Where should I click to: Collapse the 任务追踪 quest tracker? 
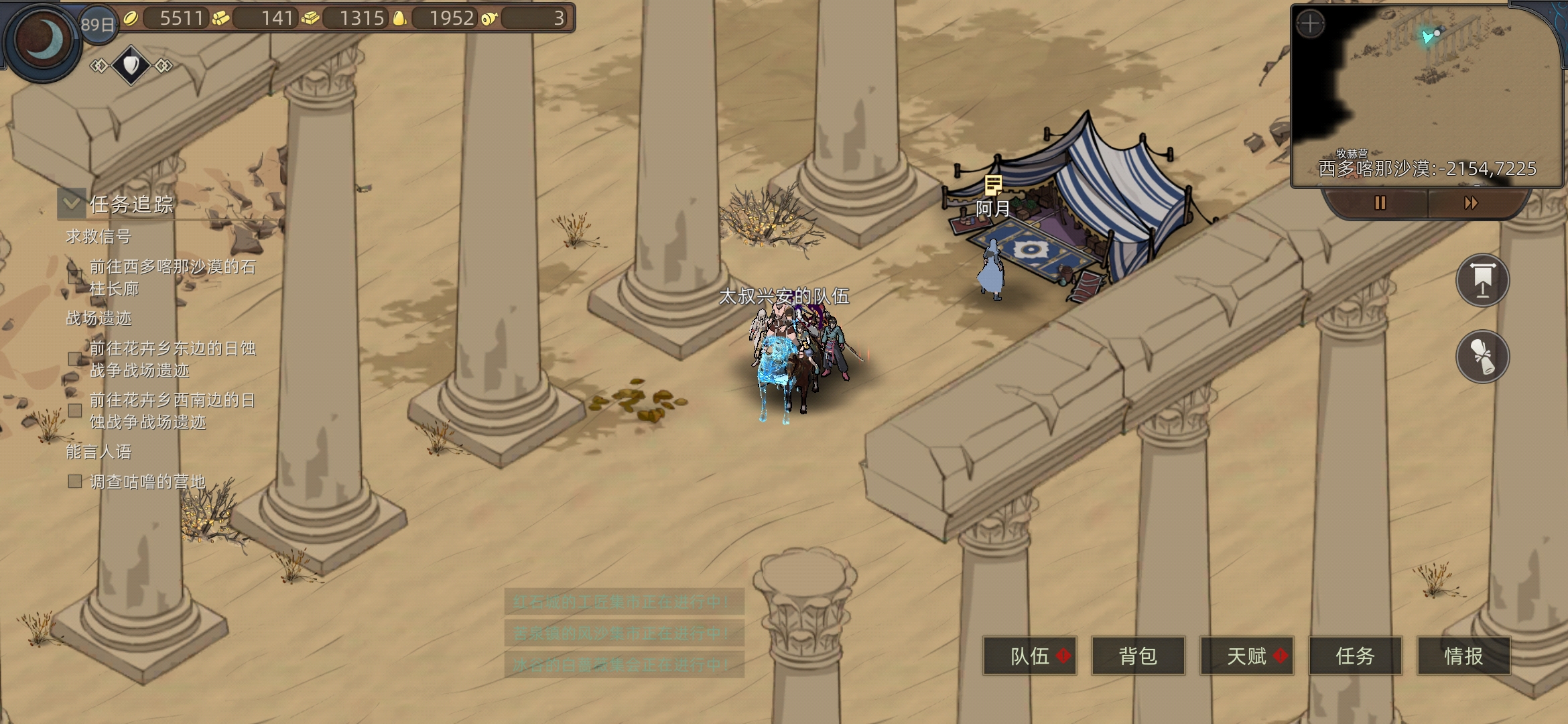click(72, 203)
